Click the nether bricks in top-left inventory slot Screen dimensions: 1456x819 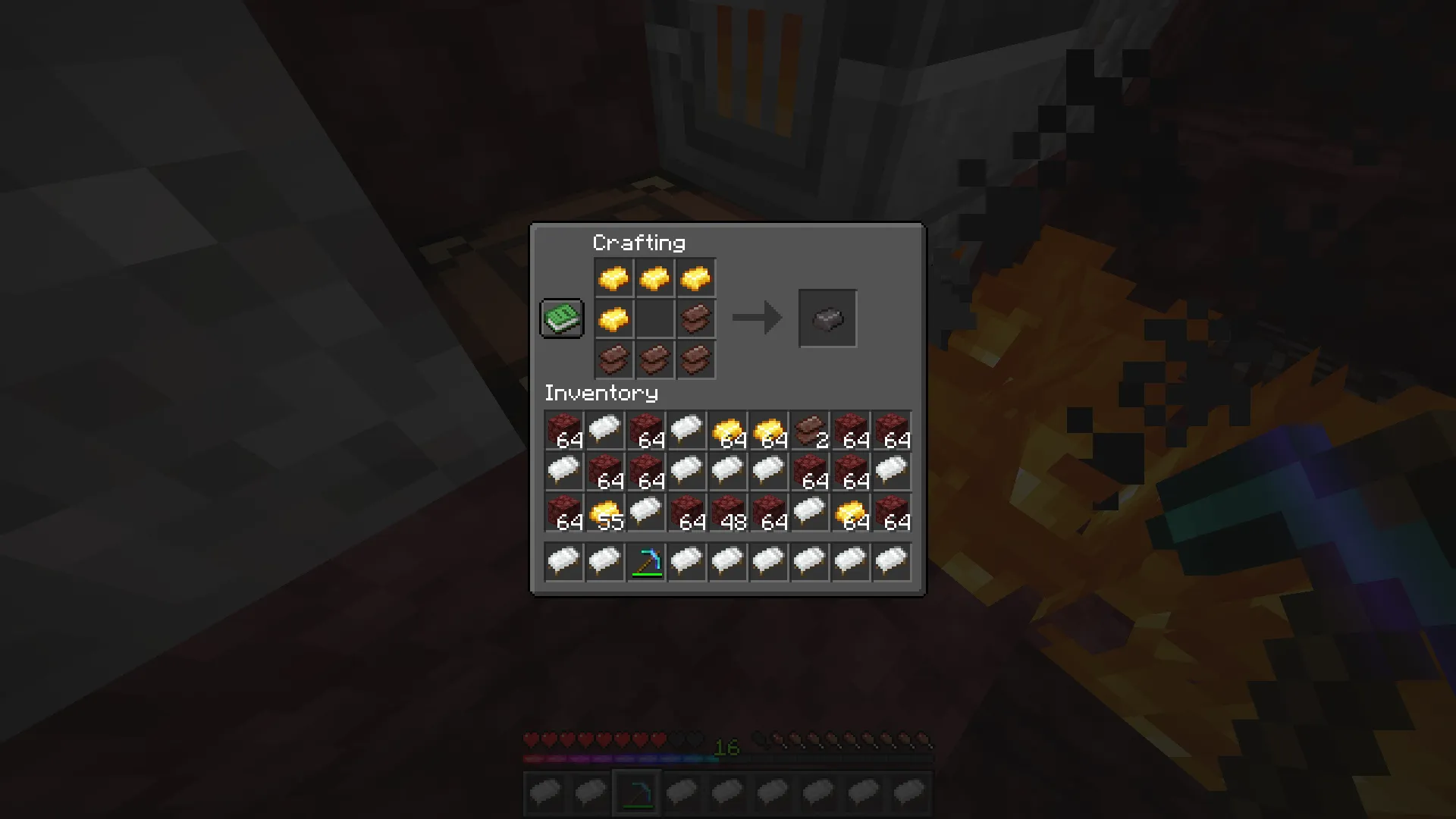tap(563, 430)
